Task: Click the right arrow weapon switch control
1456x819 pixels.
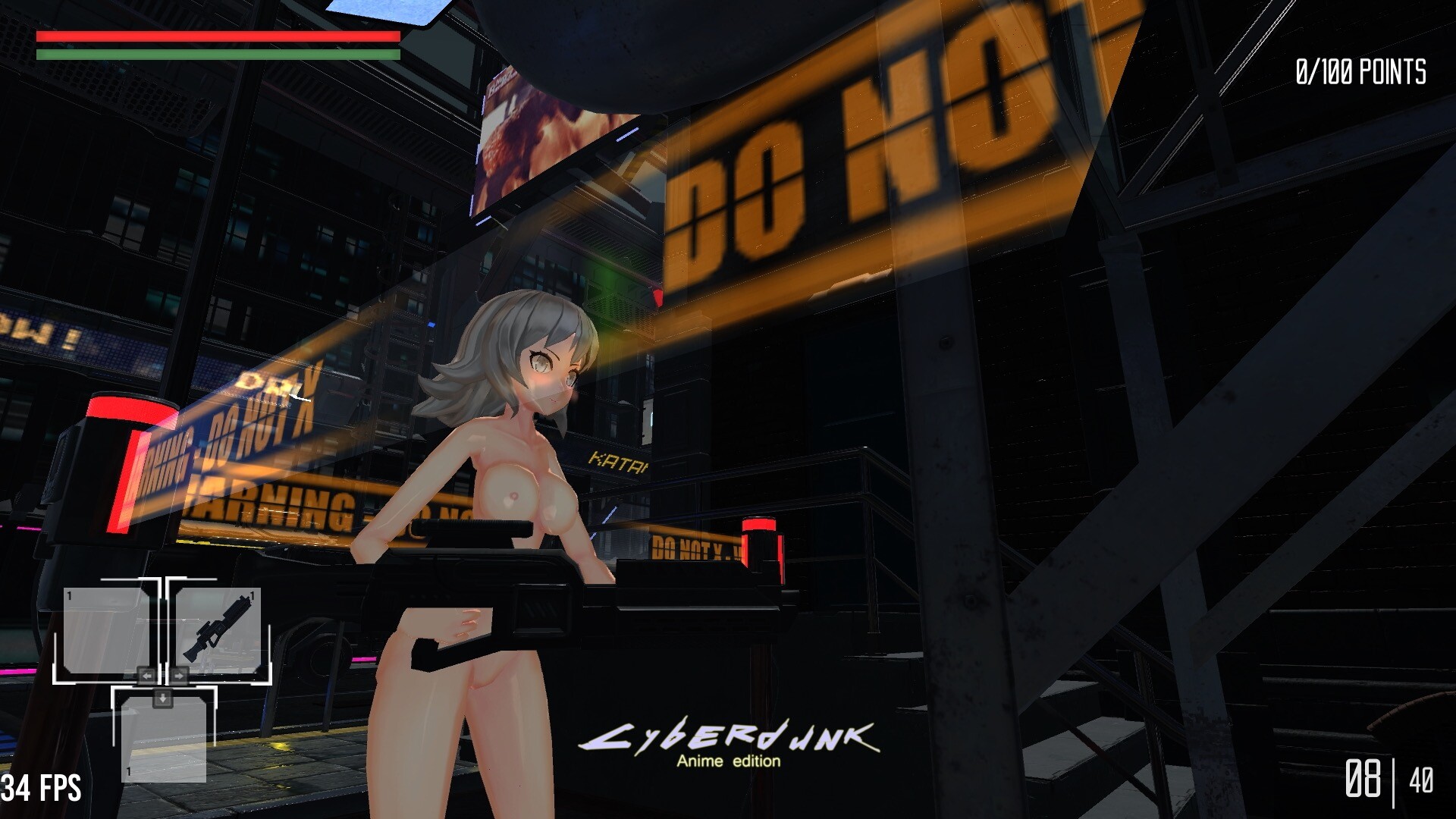Action: coord(180,676)
